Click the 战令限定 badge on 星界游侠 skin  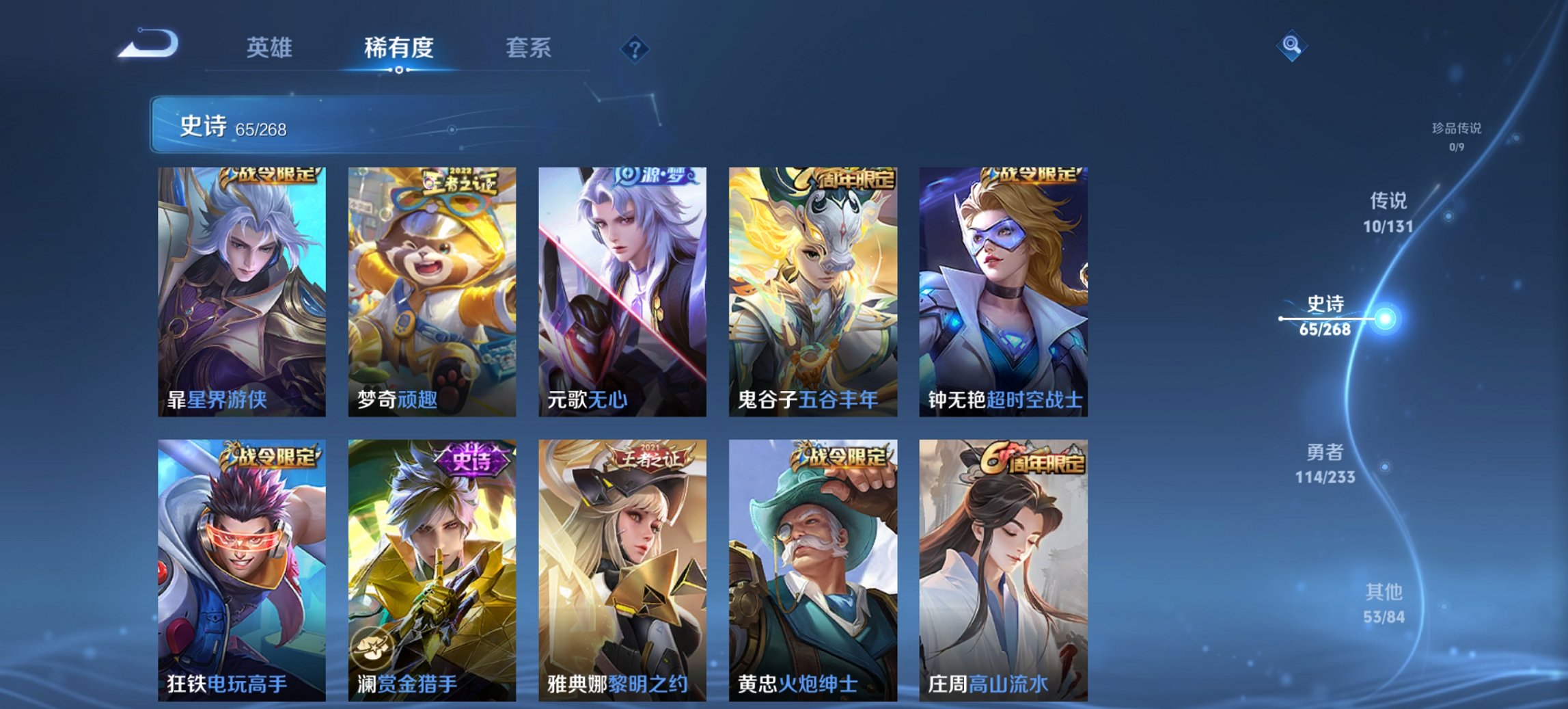(x=272, y=177)
